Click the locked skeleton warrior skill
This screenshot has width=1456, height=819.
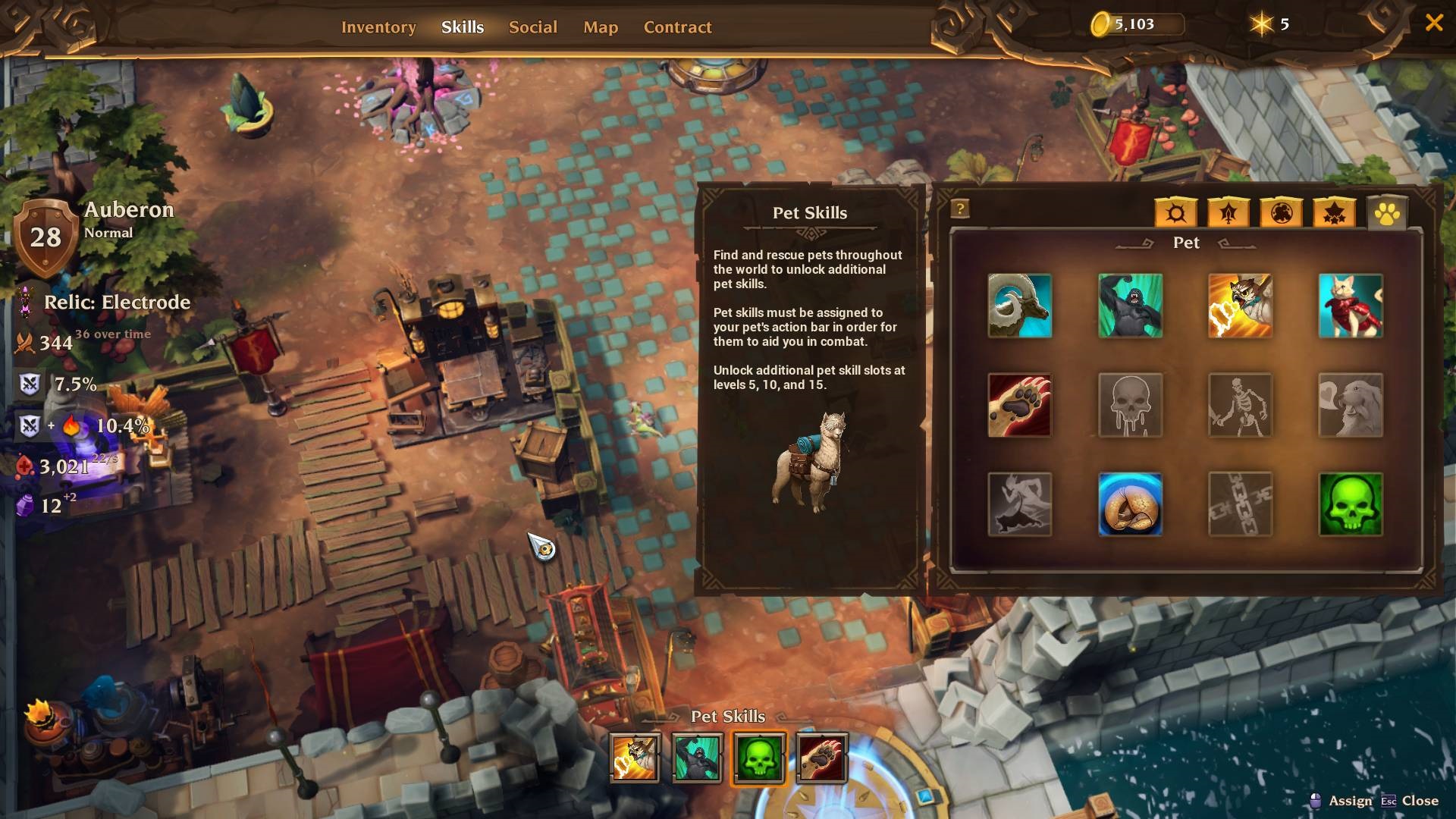click(x=1240, y=405)
